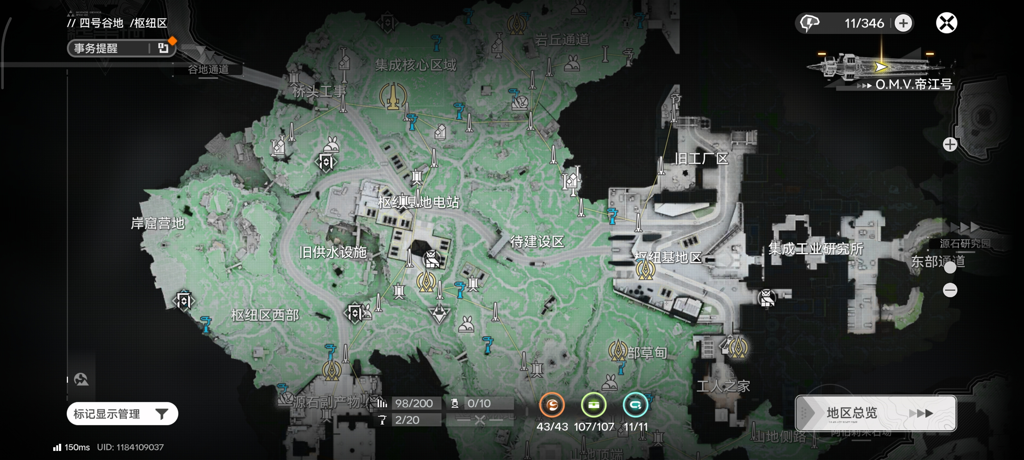The width and height of the screenshot is (1024, 460).
Task: Add stamina with the plus button
Action: coord(902,22)
